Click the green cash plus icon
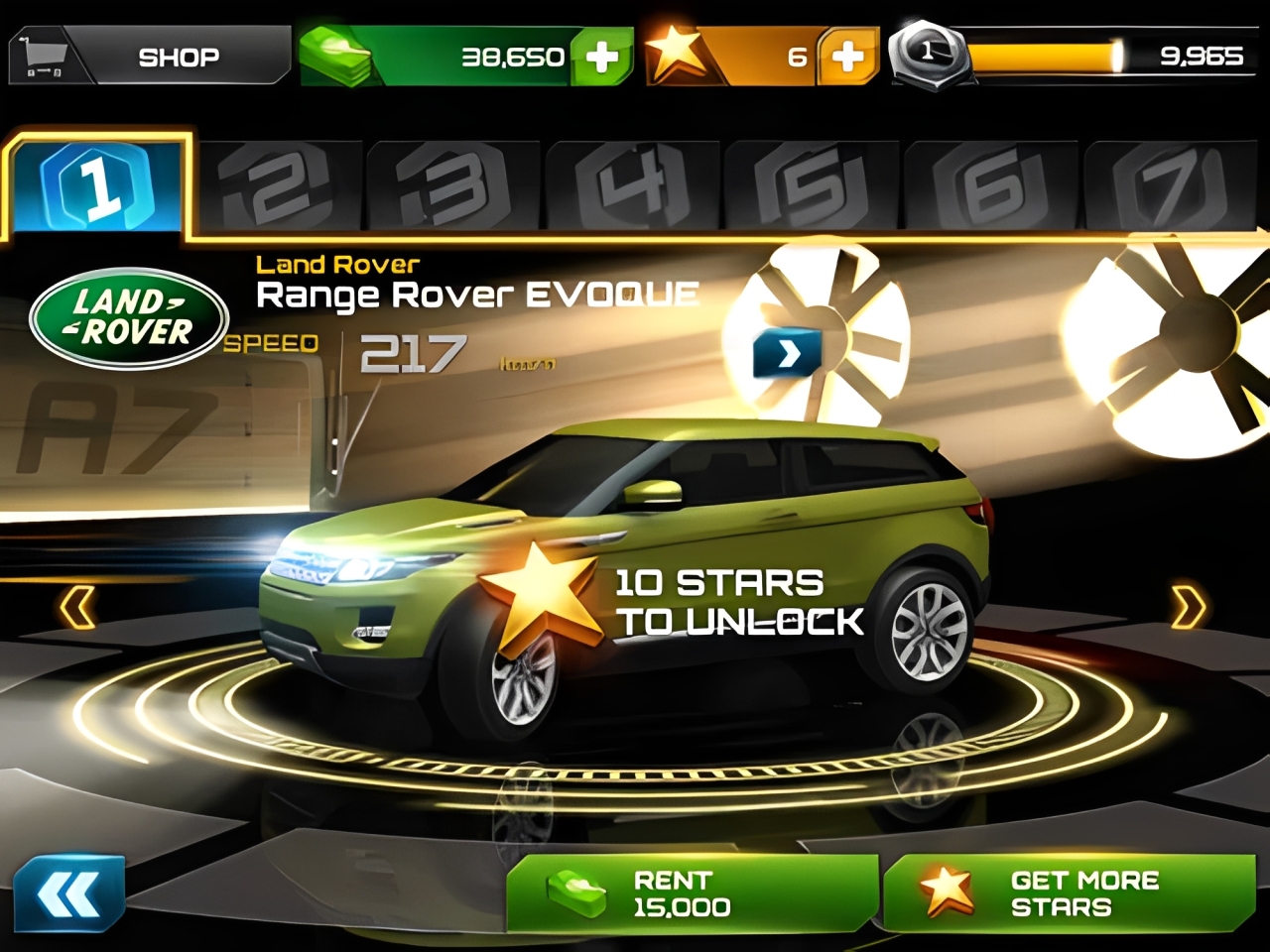The image size is (1270, 952). point(603,57)
